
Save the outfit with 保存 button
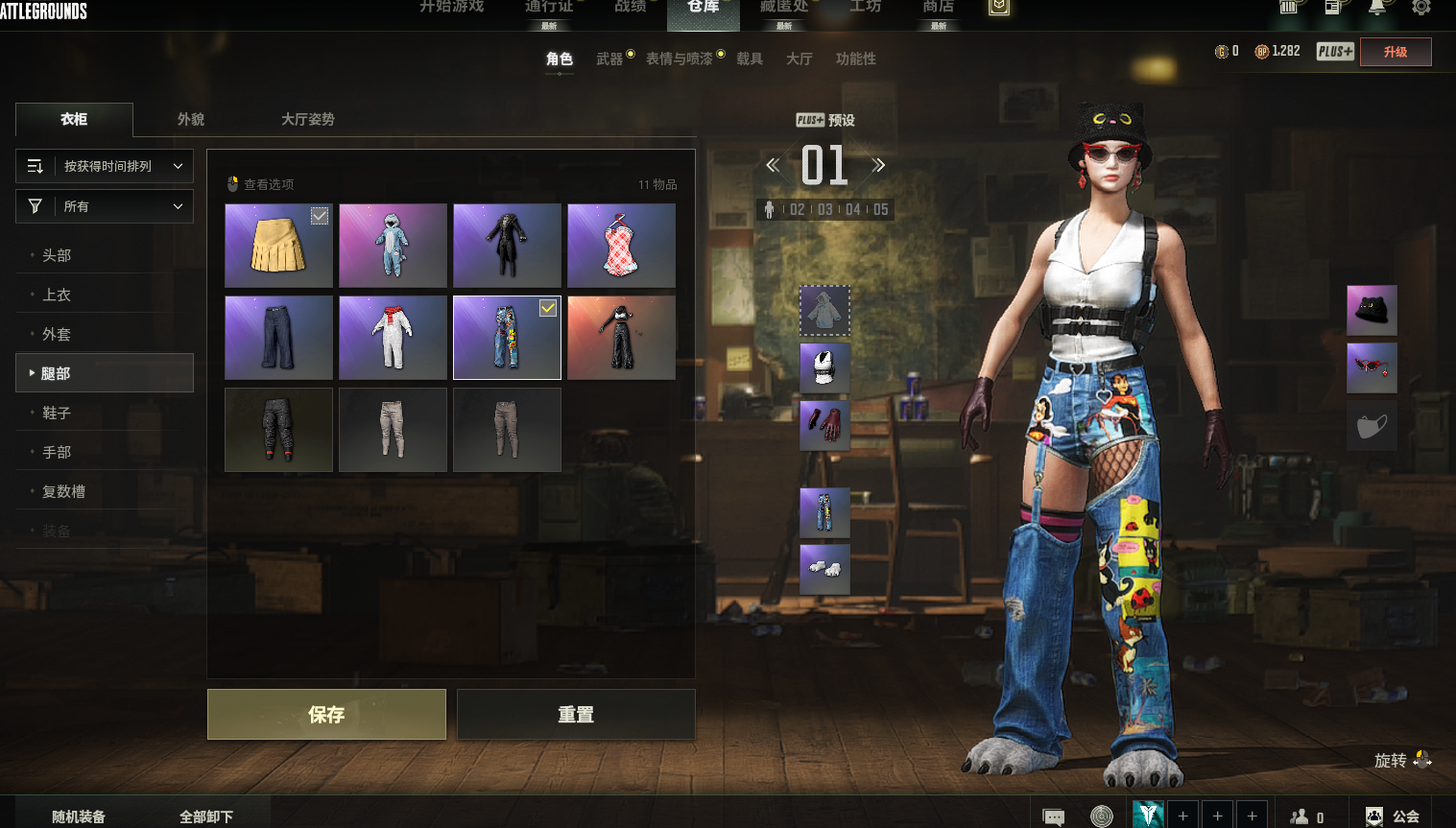point(326,714)
